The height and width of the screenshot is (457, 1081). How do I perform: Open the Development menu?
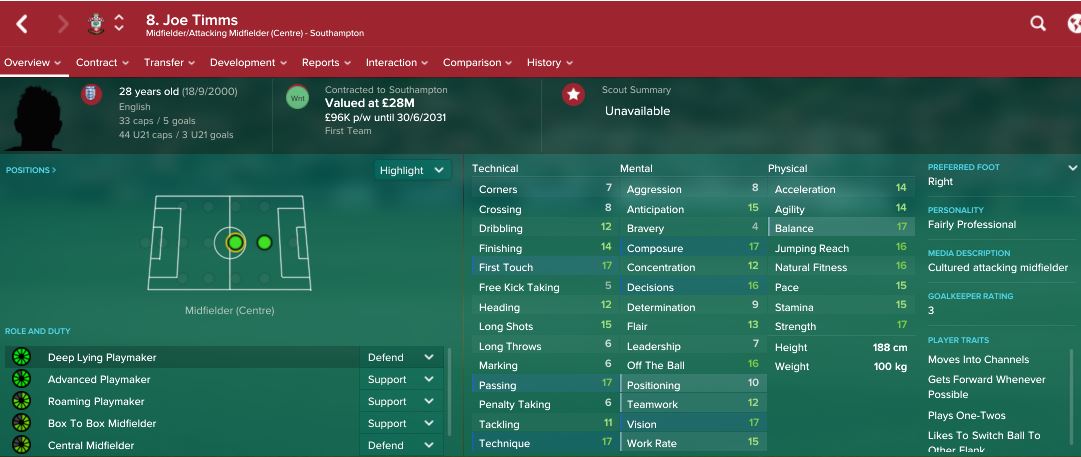(248, 62)
